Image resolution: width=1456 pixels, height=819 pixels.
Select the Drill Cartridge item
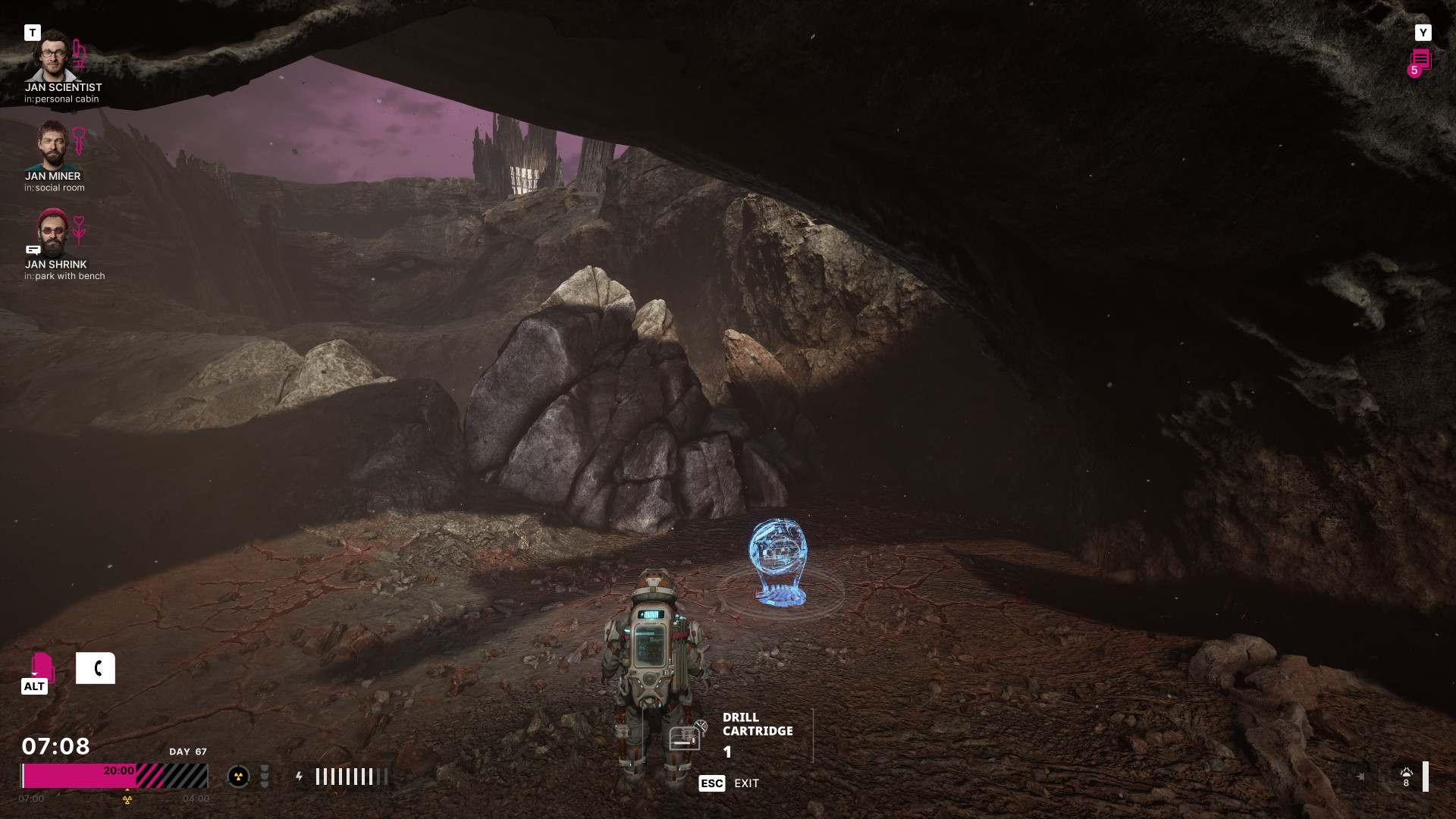coord(686,736)
